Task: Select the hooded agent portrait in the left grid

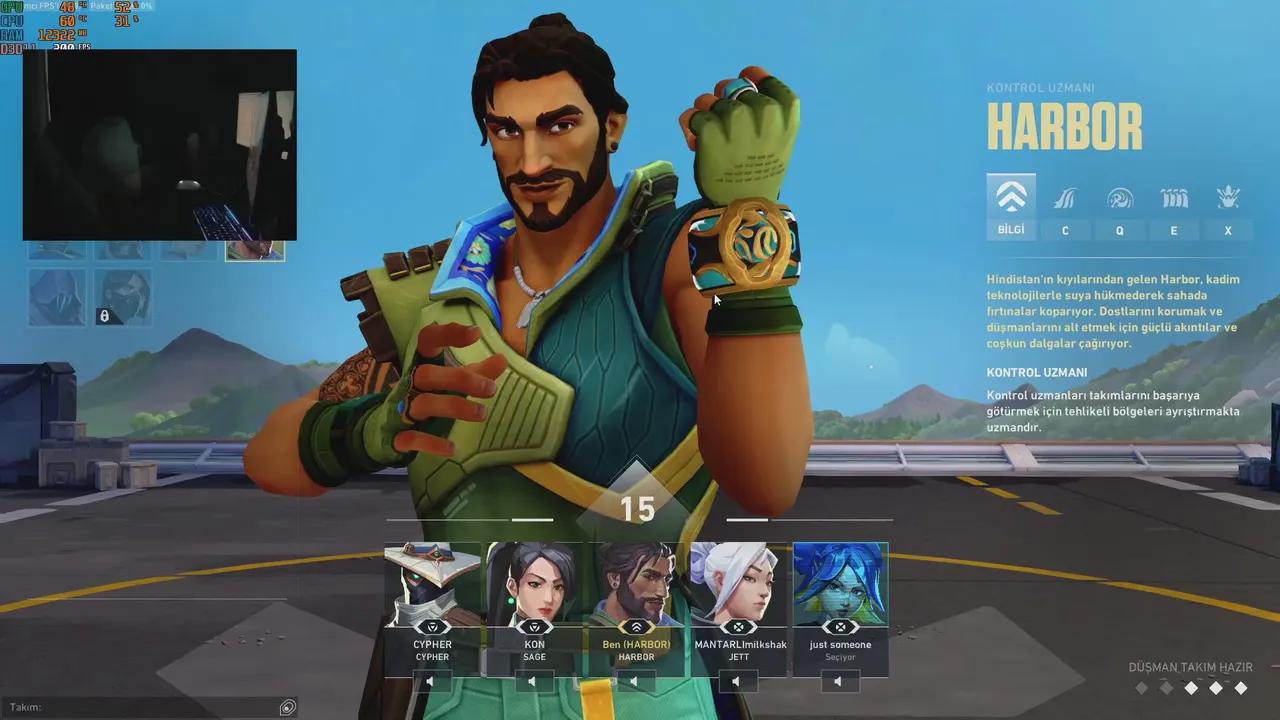Action: tap(57, 296)
